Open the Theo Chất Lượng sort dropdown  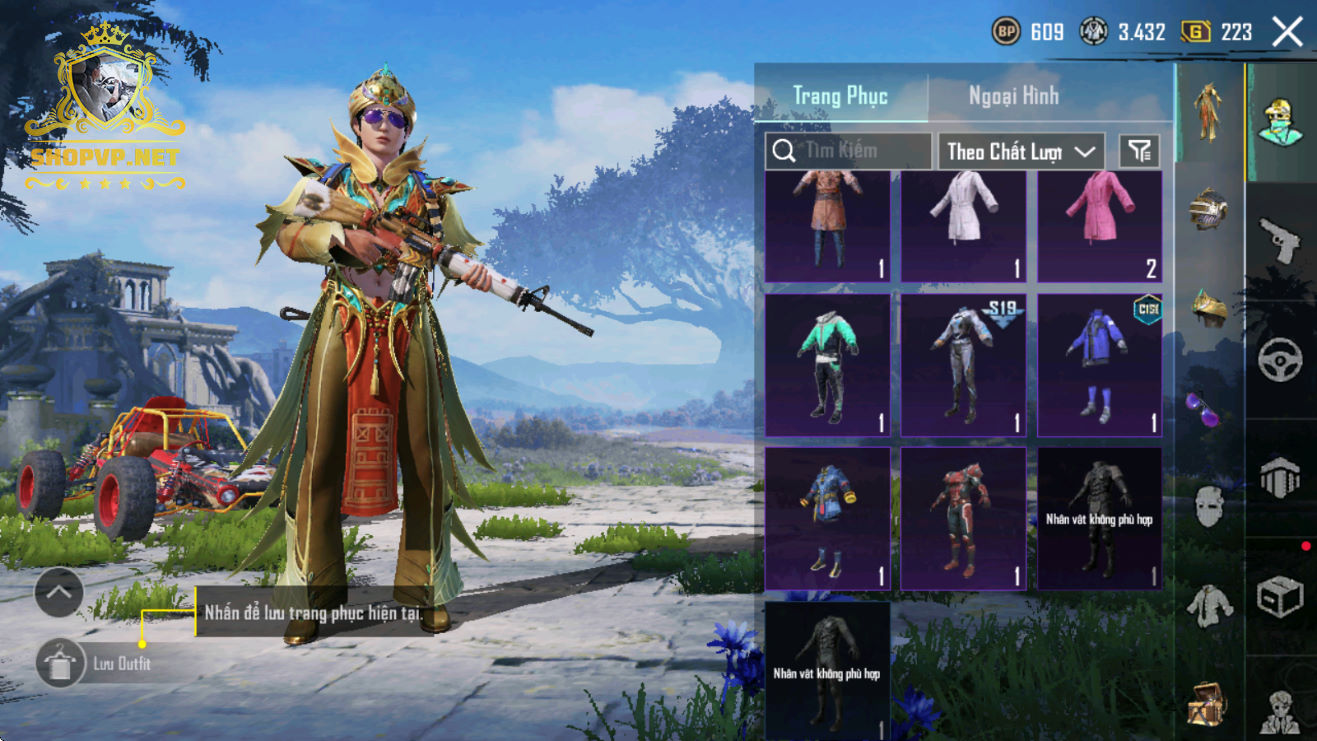[x=1020, y=151]
